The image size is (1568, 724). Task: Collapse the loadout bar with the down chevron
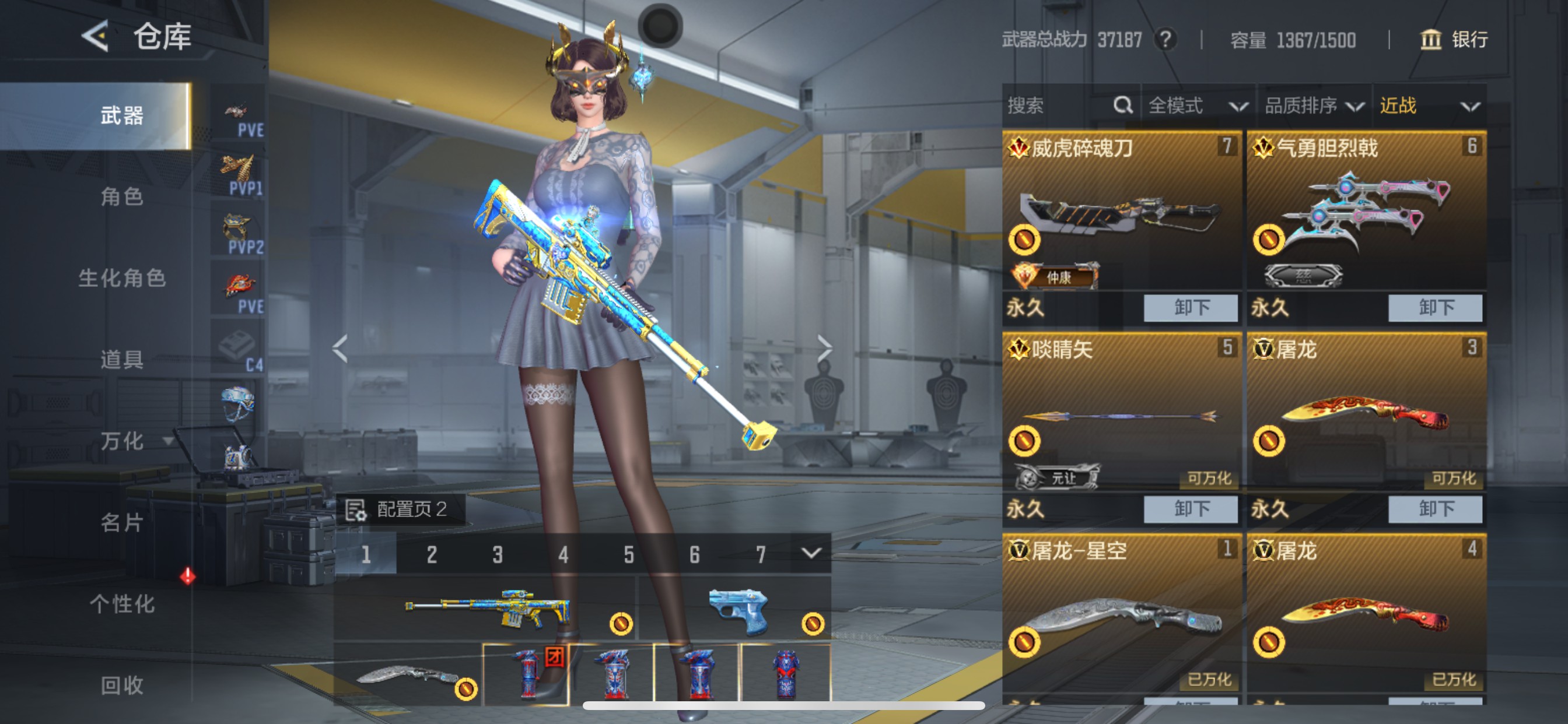pos(810,554)
